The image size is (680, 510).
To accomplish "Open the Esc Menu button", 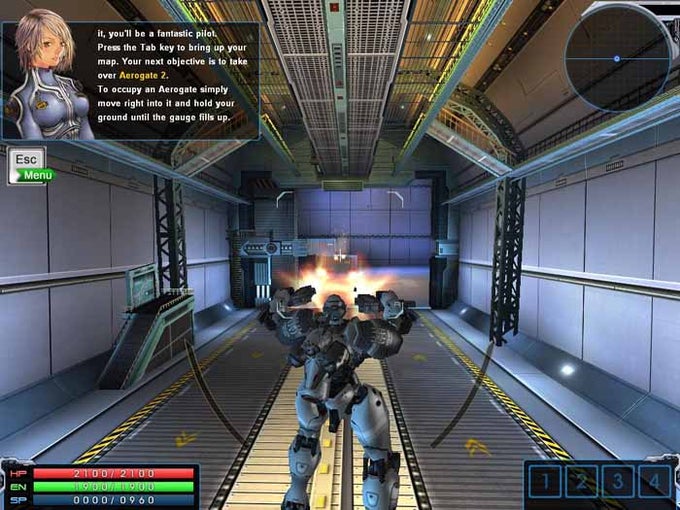I will click(28, 165).
